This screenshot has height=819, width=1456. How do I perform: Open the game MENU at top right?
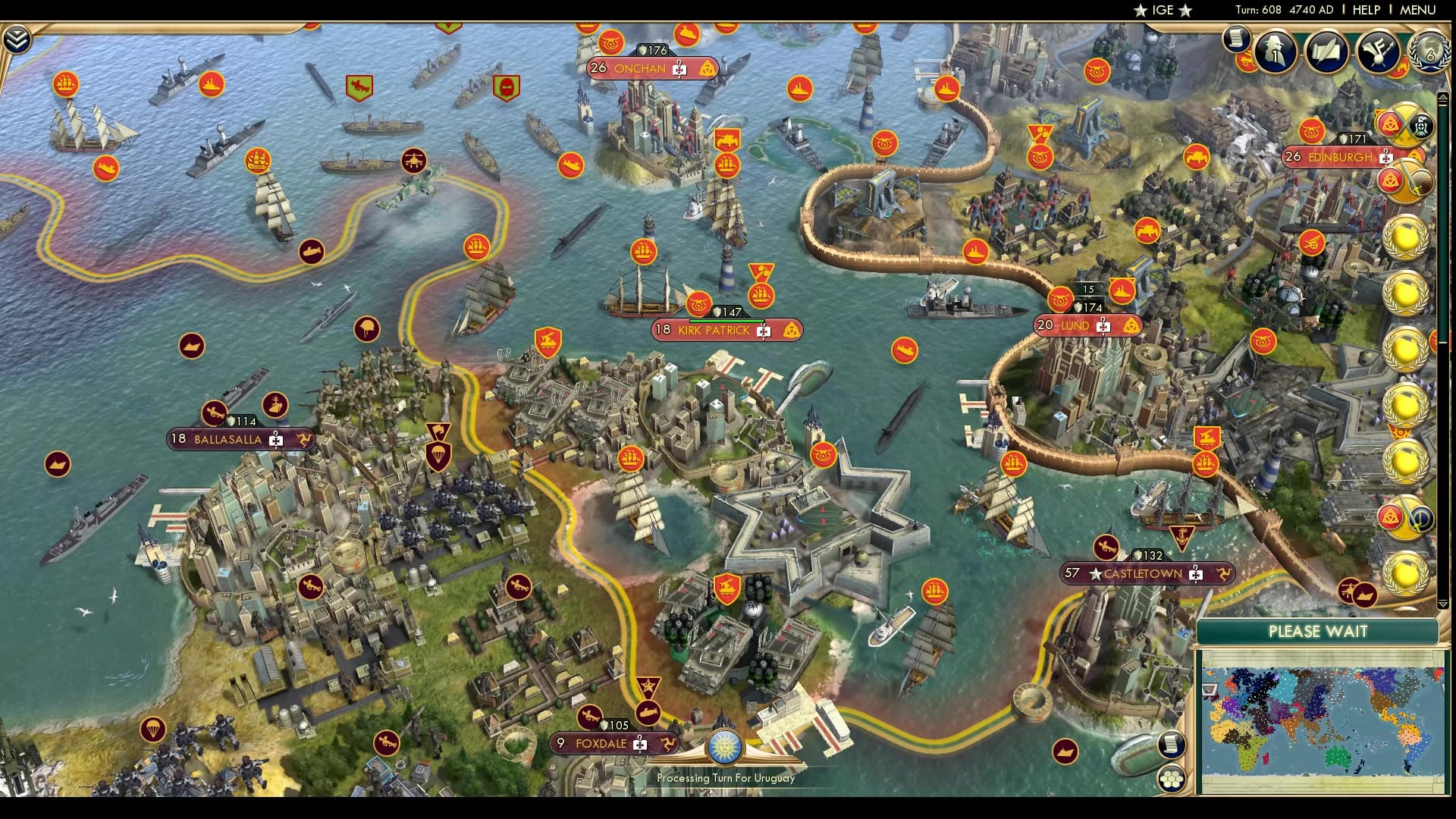point(1417,10)
